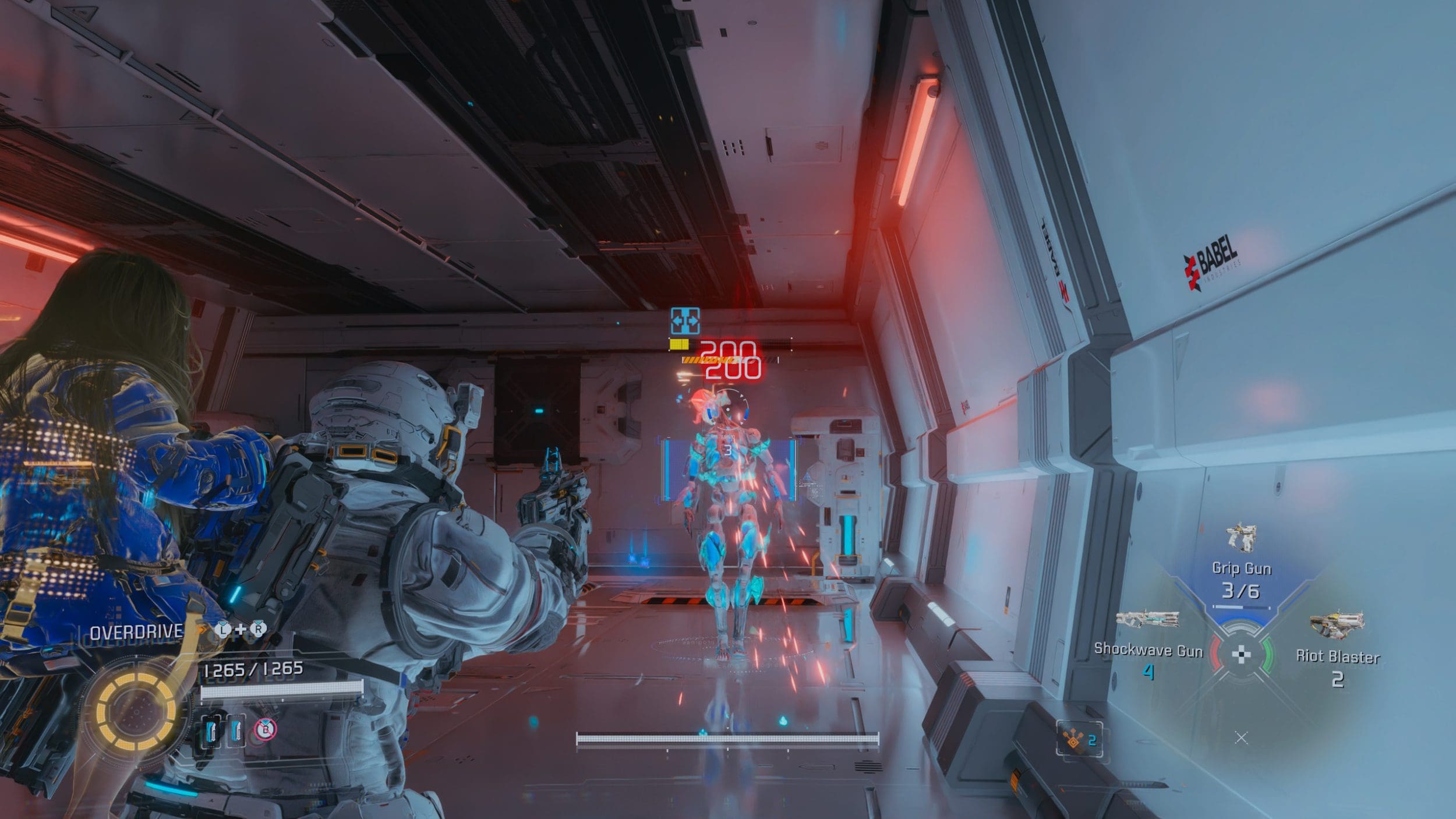
Task: Click the empty bottom weapon slot X
Action: 1241,738
